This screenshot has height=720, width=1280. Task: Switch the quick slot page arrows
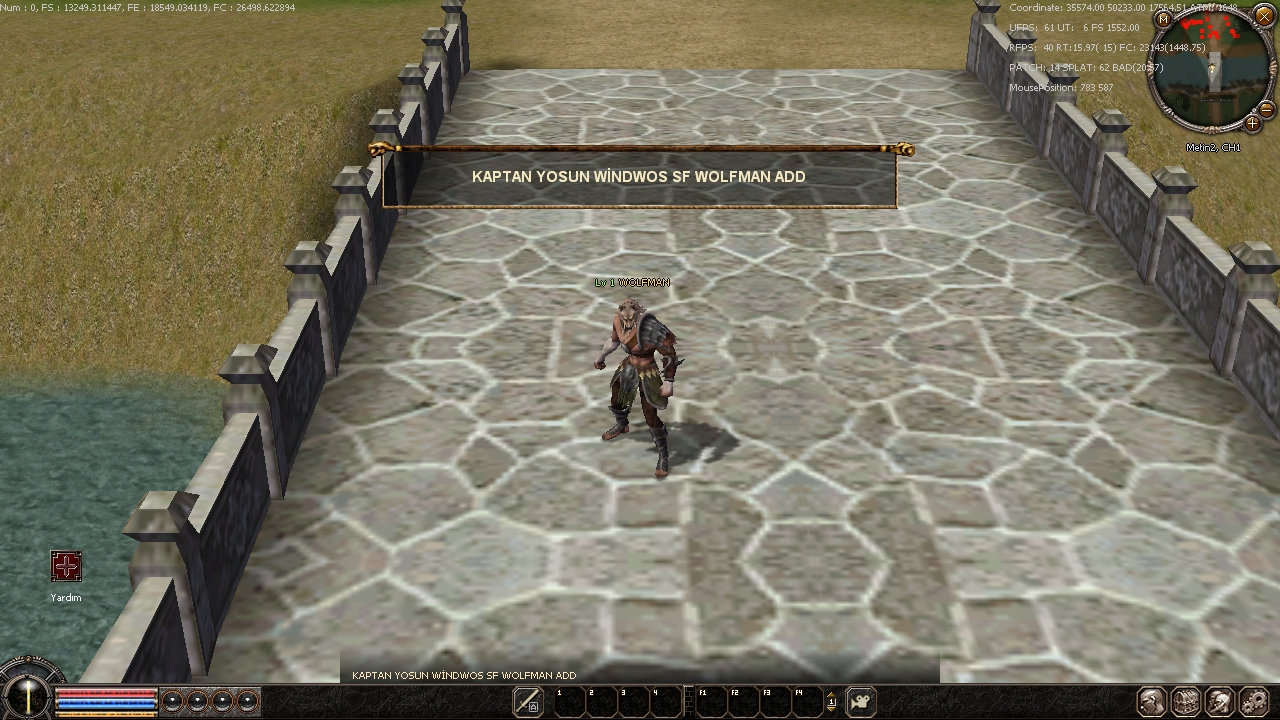pos(831,702)
